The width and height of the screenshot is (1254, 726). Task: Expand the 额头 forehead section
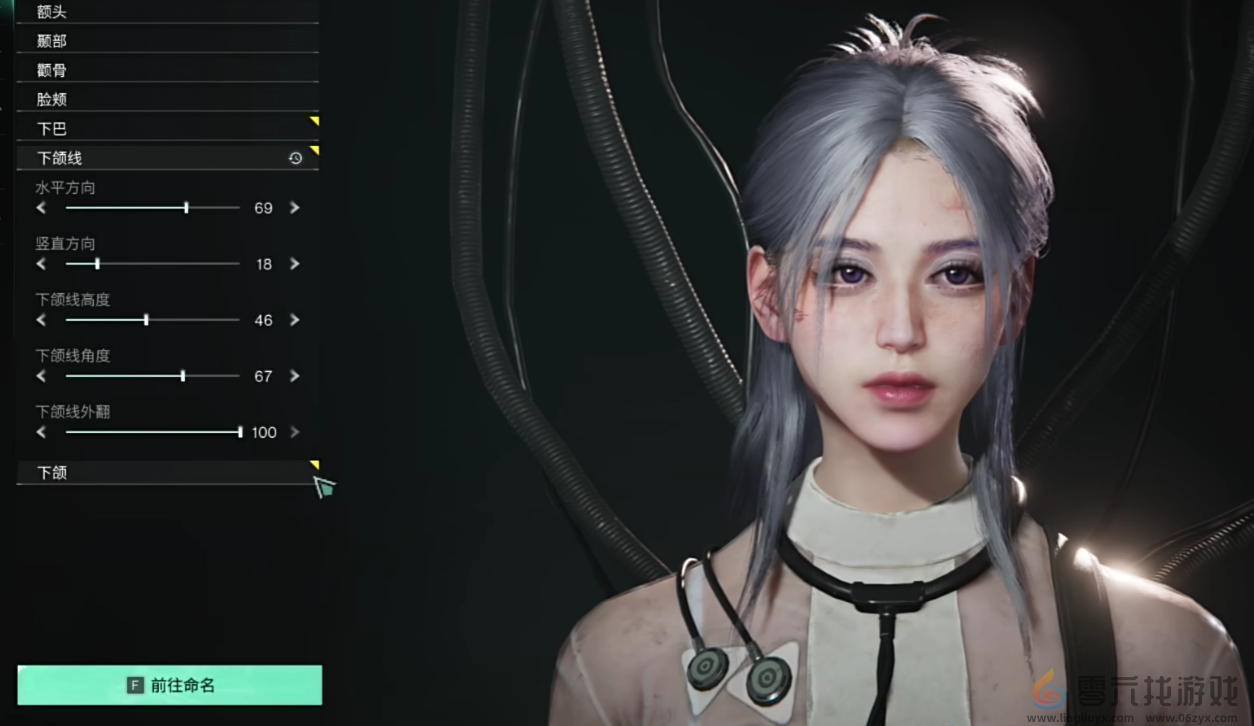coord(167,12)
